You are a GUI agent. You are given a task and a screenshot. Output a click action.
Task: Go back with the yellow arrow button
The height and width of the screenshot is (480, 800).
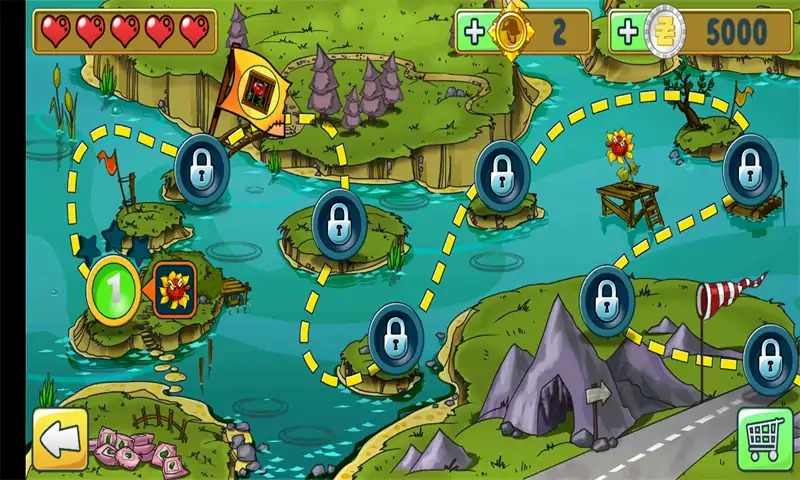pyautogui.click(x=59, y=439)
